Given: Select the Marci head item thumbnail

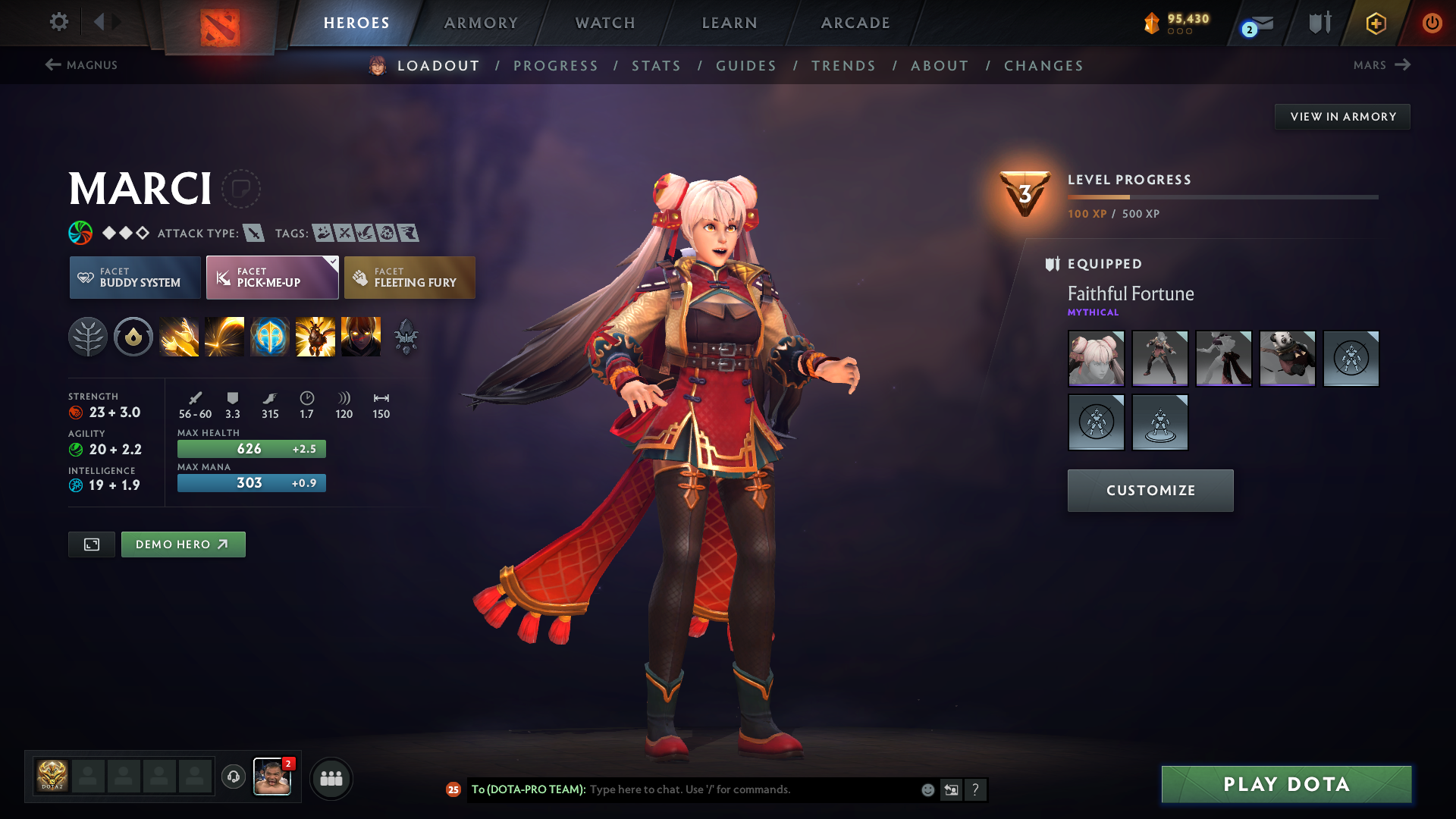Looking at the screenshot, I should [1096, 358].
